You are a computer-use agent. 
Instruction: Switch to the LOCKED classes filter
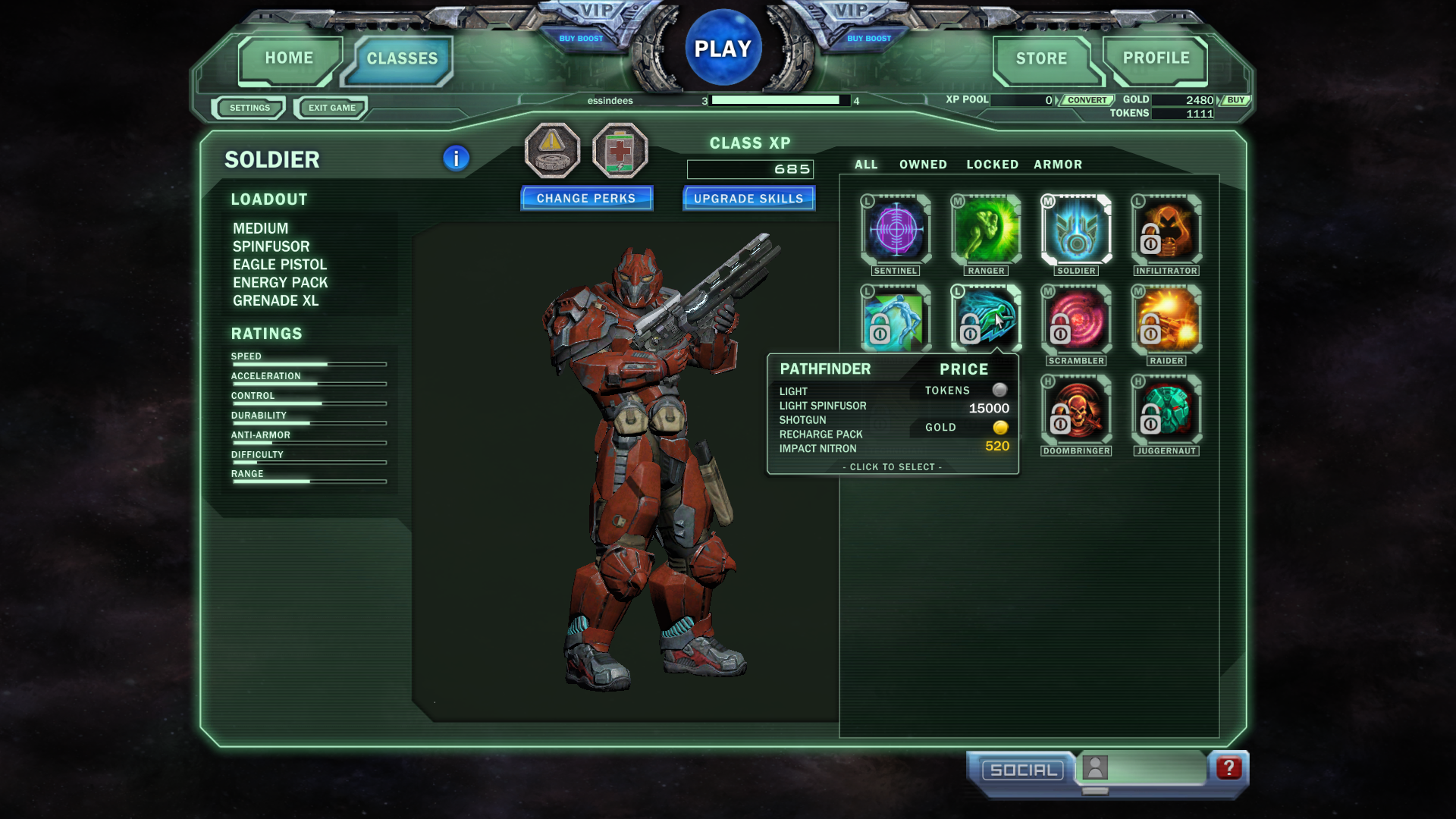(x=992, y=165)
